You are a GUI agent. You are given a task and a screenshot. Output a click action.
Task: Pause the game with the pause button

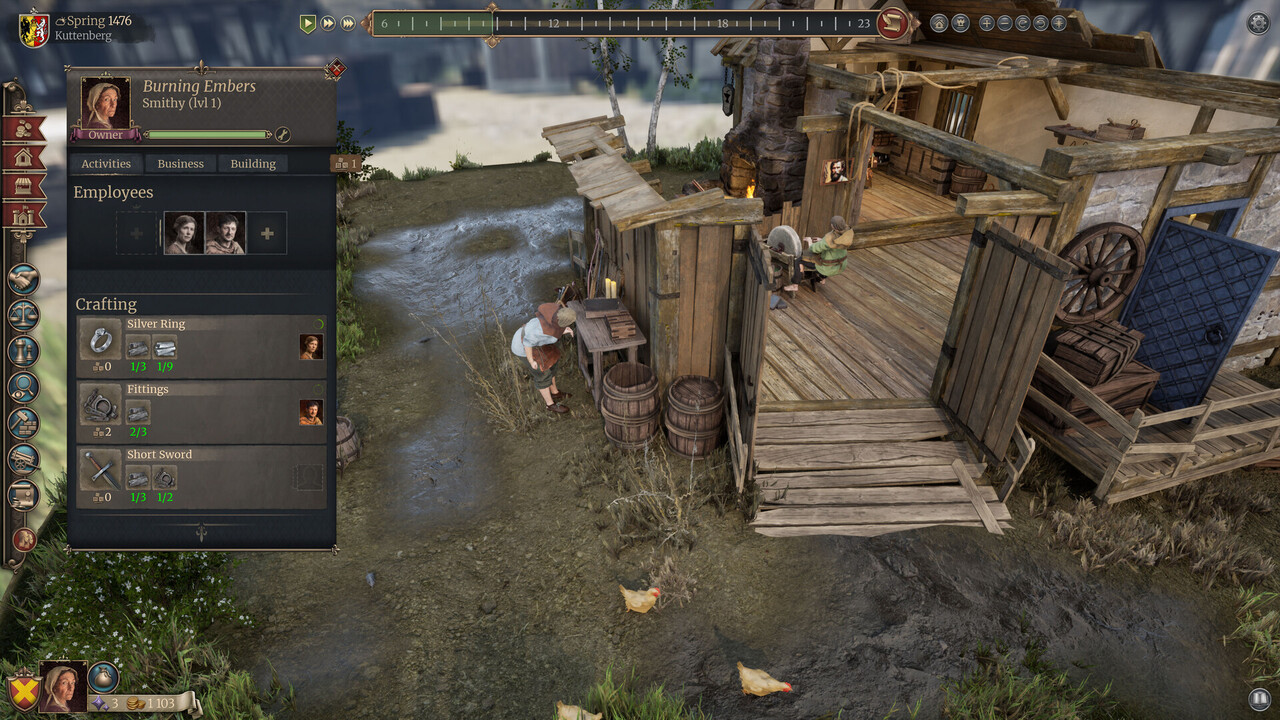click(x=1258, y=699)
